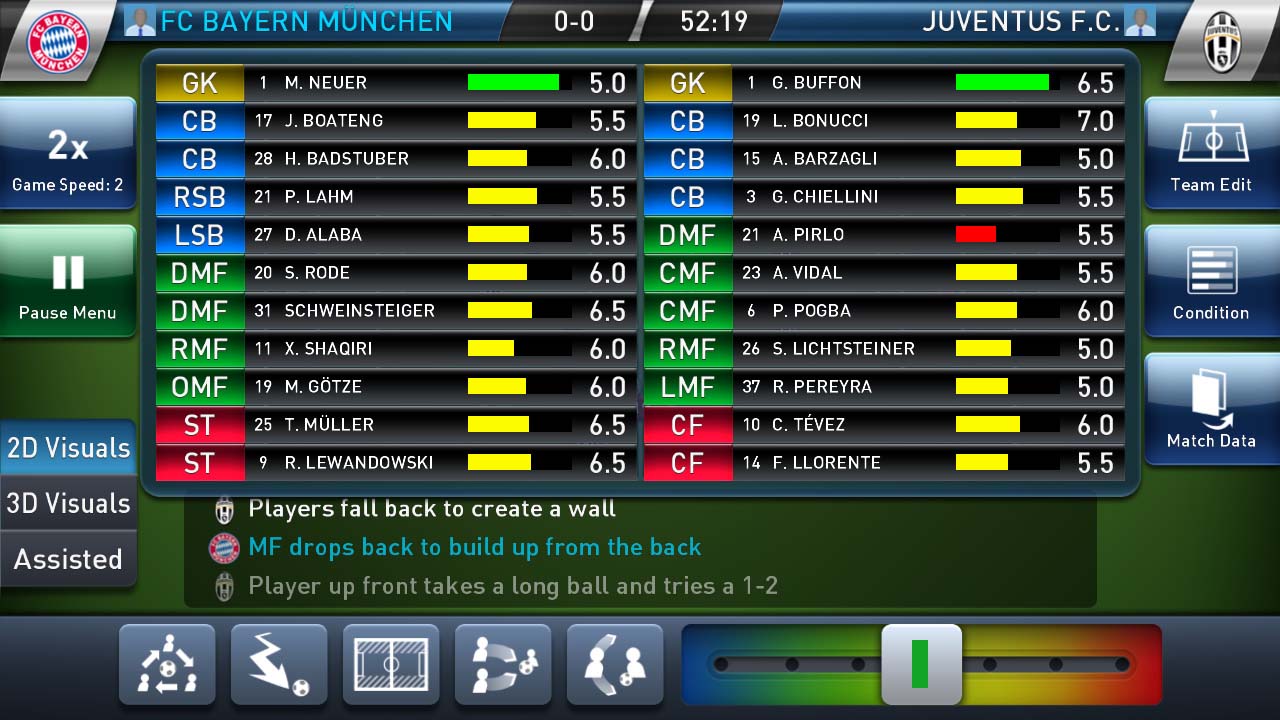The height and width of the screenshot is (720, 1280).
Task: Open the Pause Menu
Action: click(x=67, y=281)
